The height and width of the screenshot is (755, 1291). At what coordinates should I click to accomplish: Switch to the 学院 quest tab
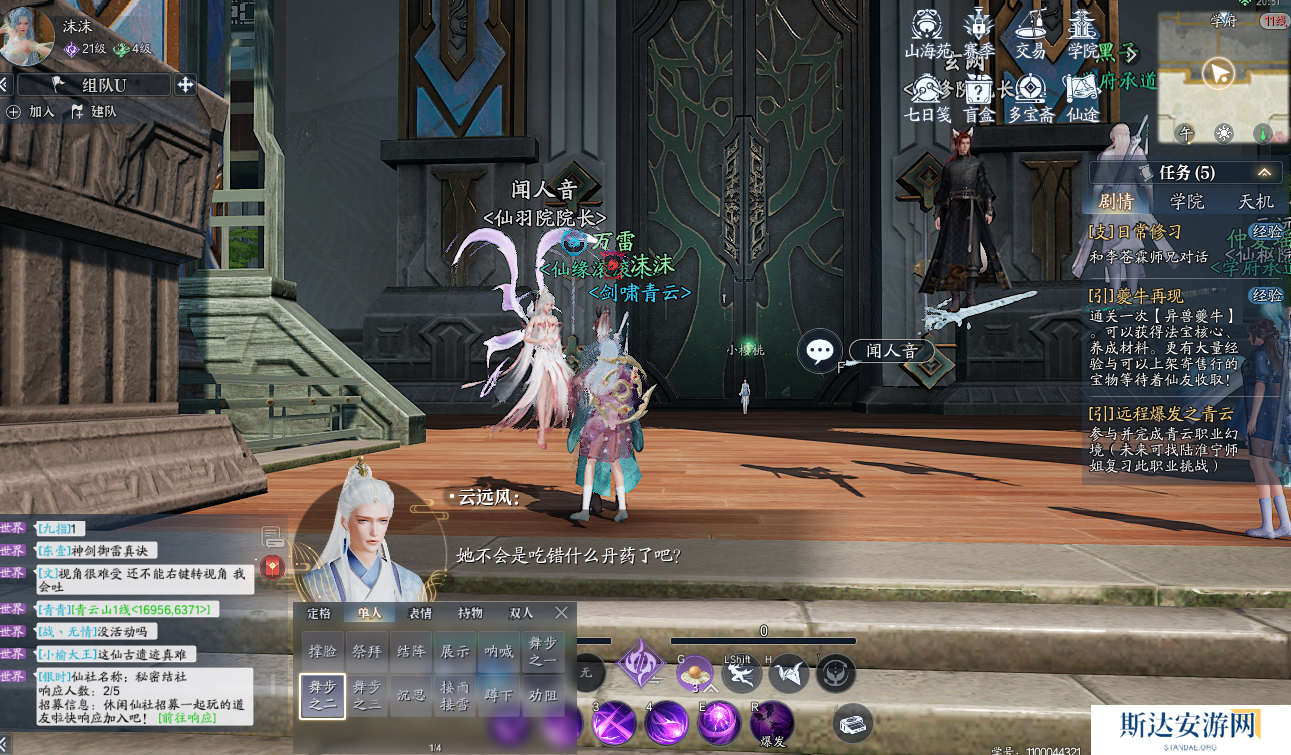[1187, 202]
